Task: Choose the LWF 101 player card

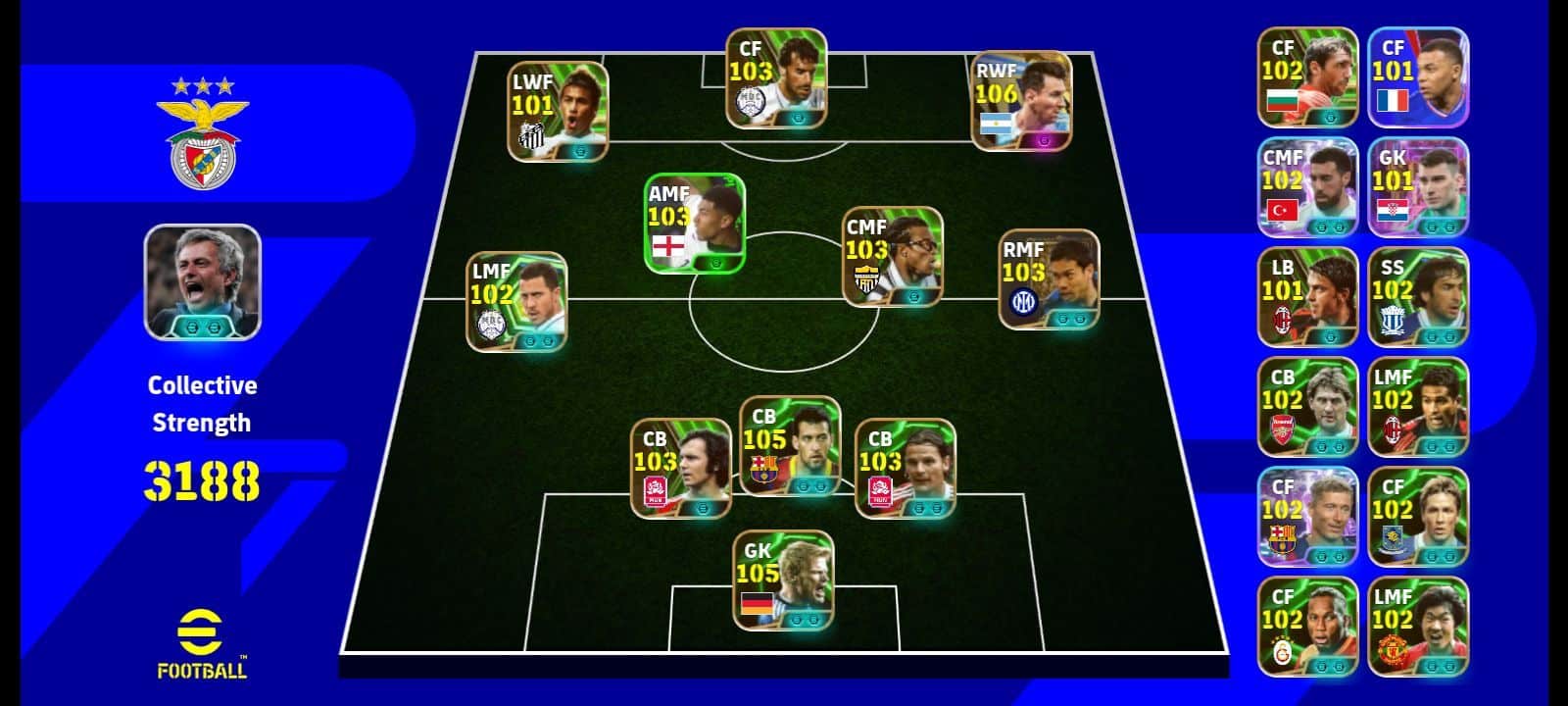Action: coord(558,112)
